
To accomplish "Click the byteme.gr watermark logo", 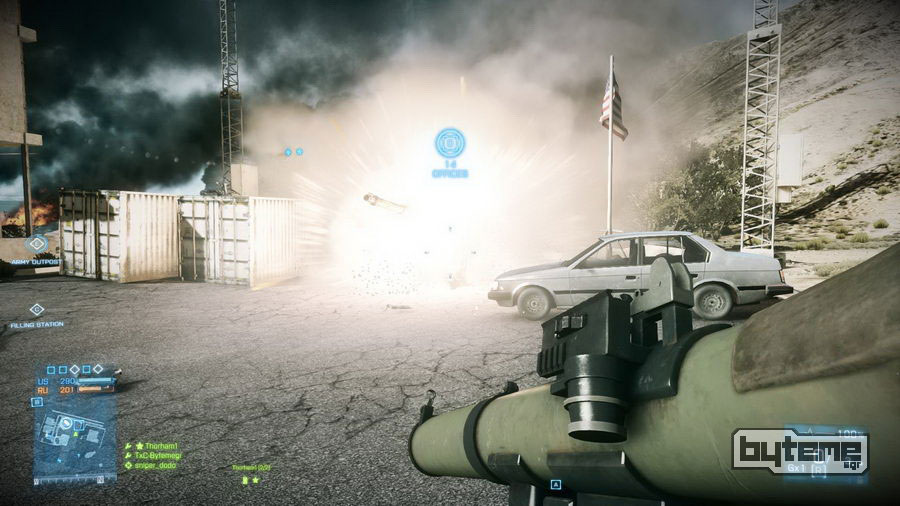I will point(799,451).
